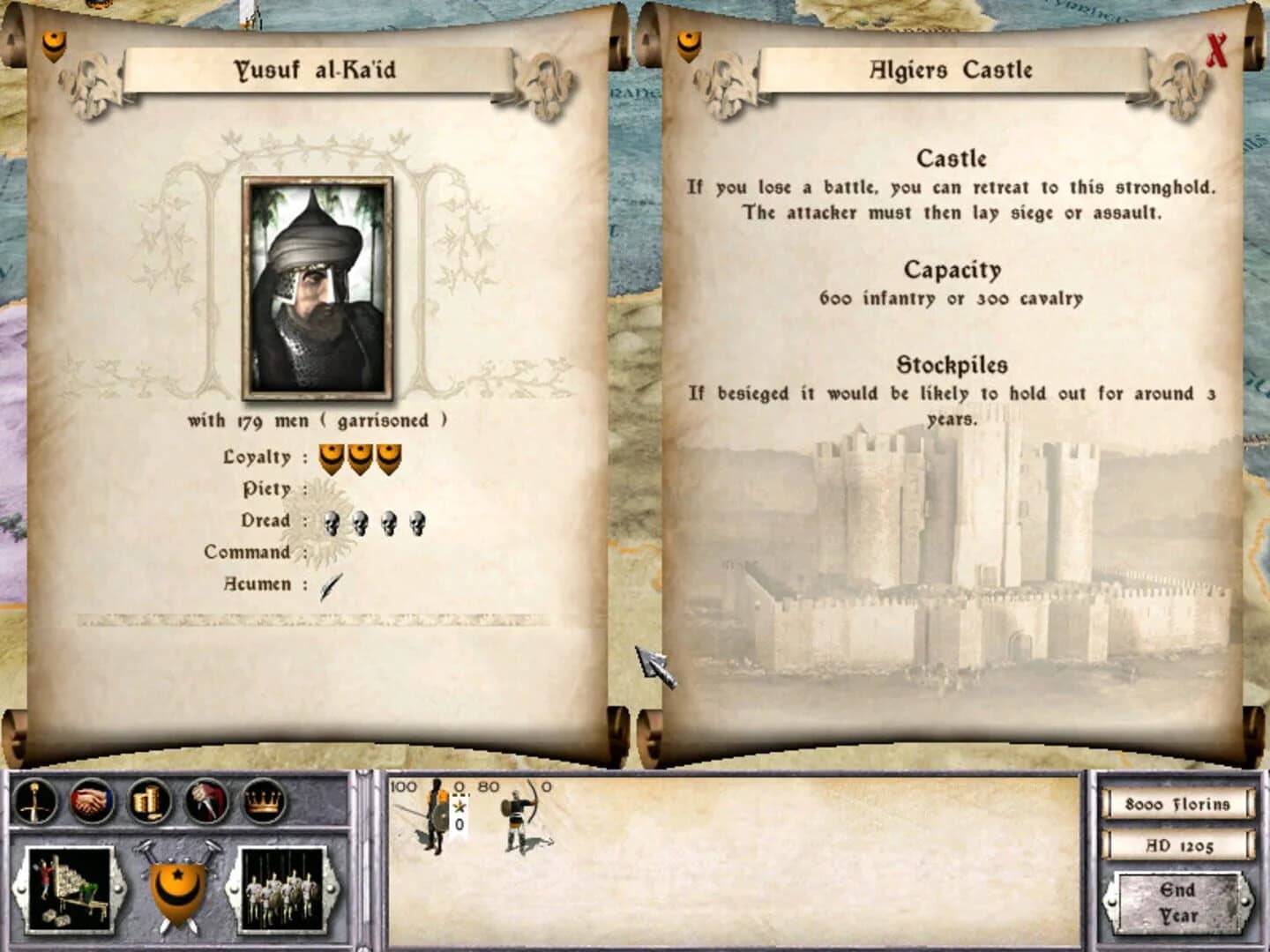Select Yusuf al-Ka'id's portrait
Screen dimensions: 1270x952
(x=317, y=286)
